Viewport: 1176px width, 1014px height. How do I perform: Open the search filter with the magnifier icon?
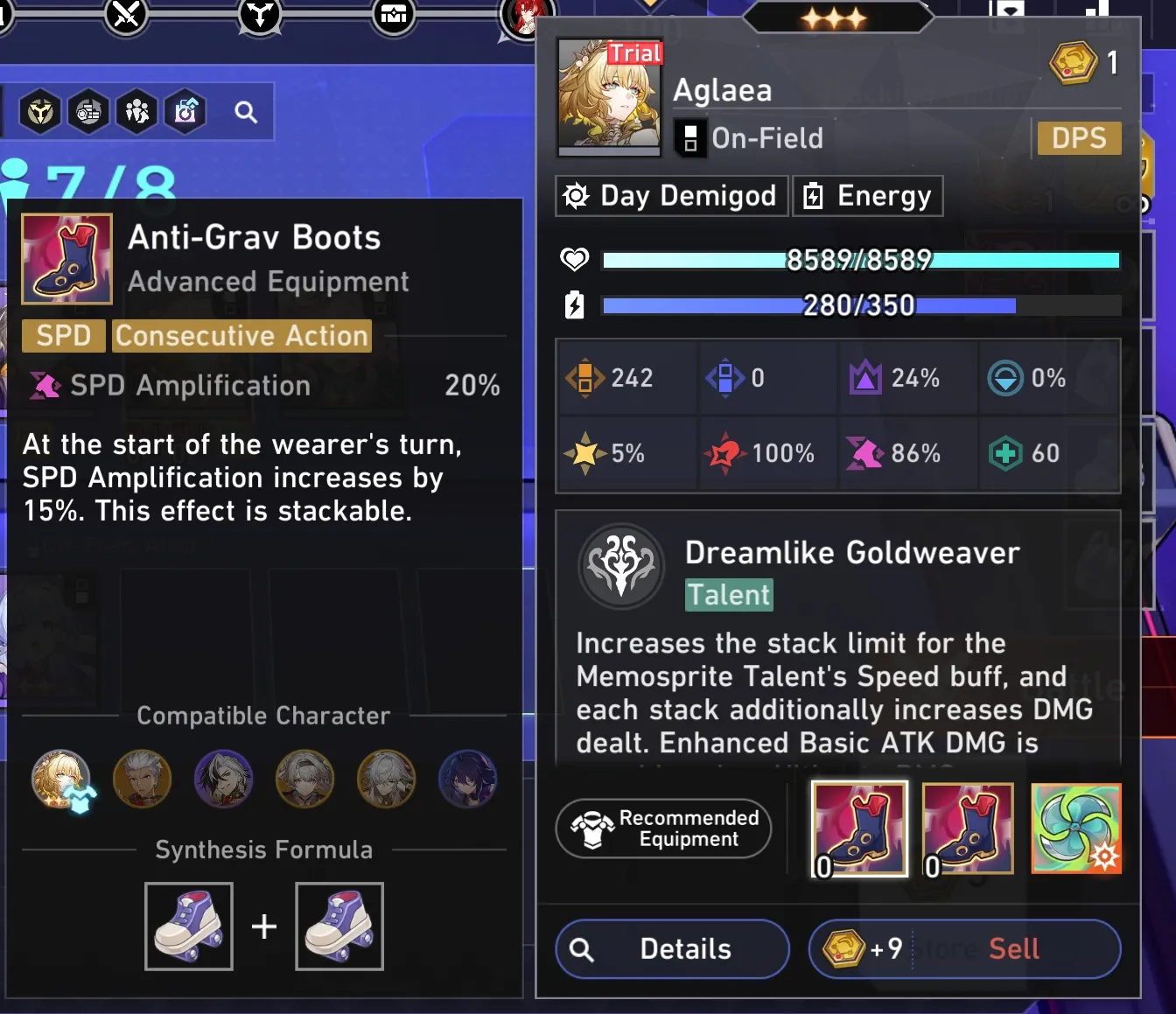[x=244, y=111]
